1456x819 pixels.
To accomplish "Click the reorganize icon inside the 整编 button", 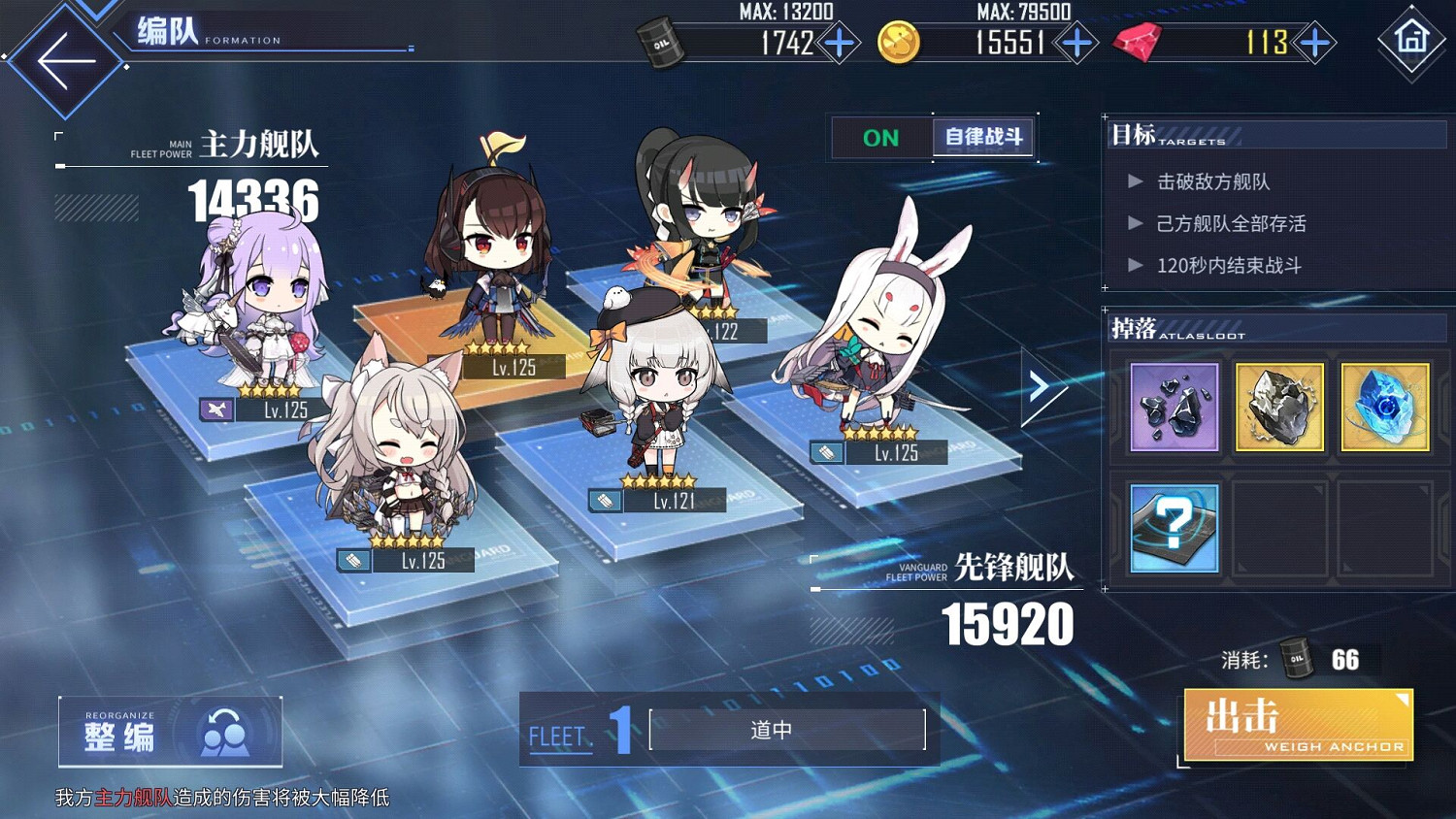I will click(225, 730).
